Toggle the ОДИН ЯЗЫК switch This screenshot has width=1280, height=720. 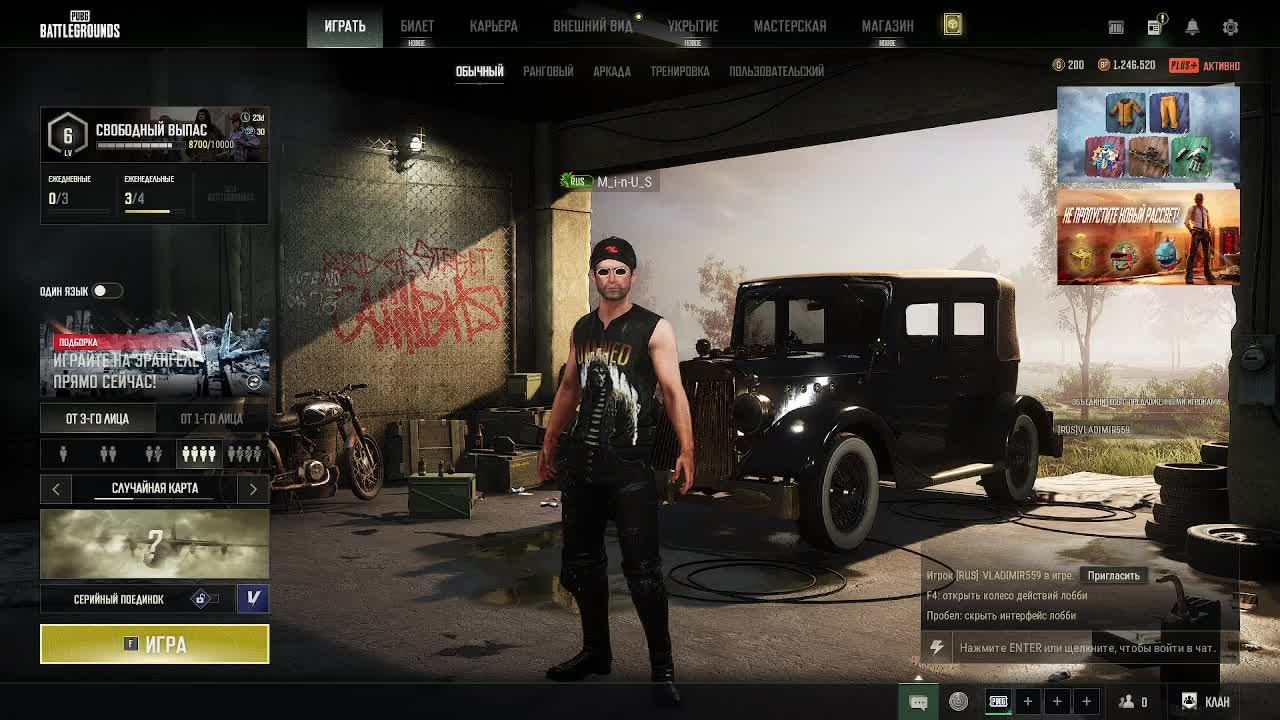point(106,291)
